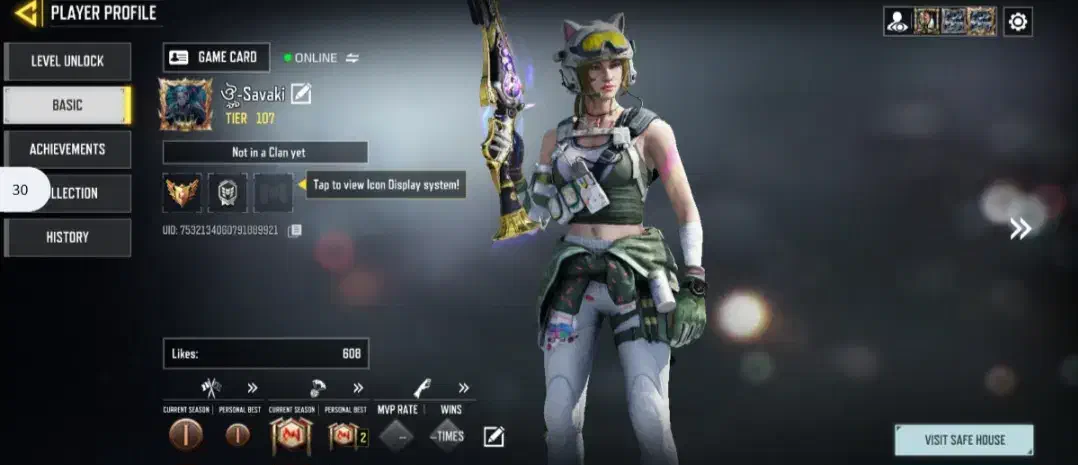Viewport: 1078px width, 465px height.
Task: Click the player avatar portrait
Action: point(185,105)
